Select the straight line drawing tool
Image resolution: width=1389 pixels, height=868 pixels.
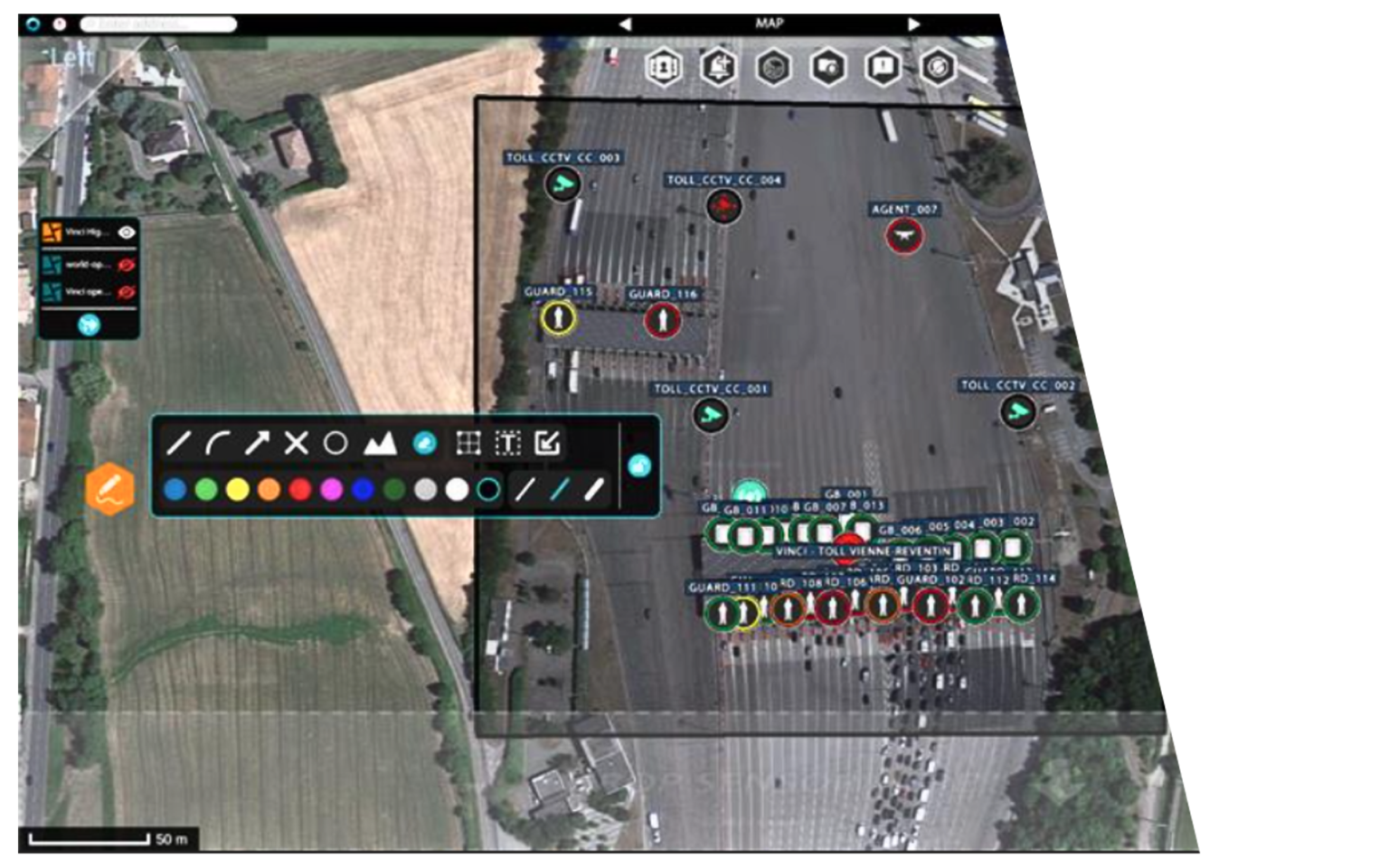click(177, 443)
